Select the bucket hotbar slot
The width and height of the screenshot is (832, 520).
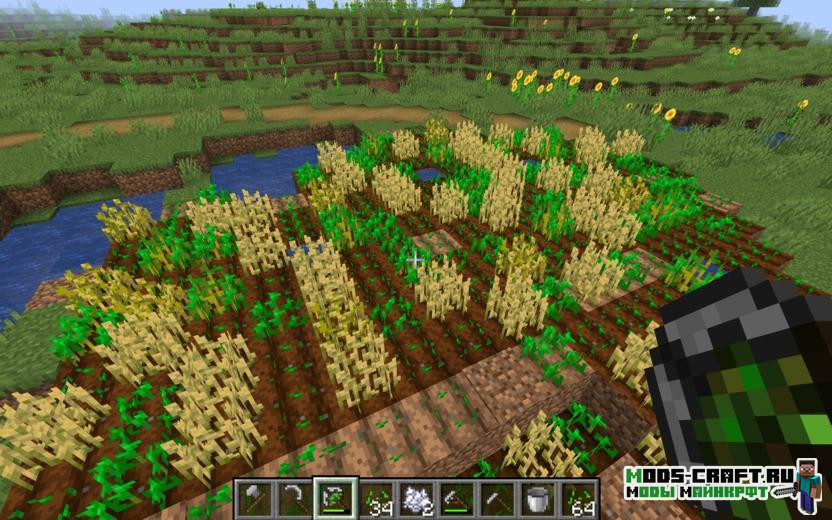(537, 497)
